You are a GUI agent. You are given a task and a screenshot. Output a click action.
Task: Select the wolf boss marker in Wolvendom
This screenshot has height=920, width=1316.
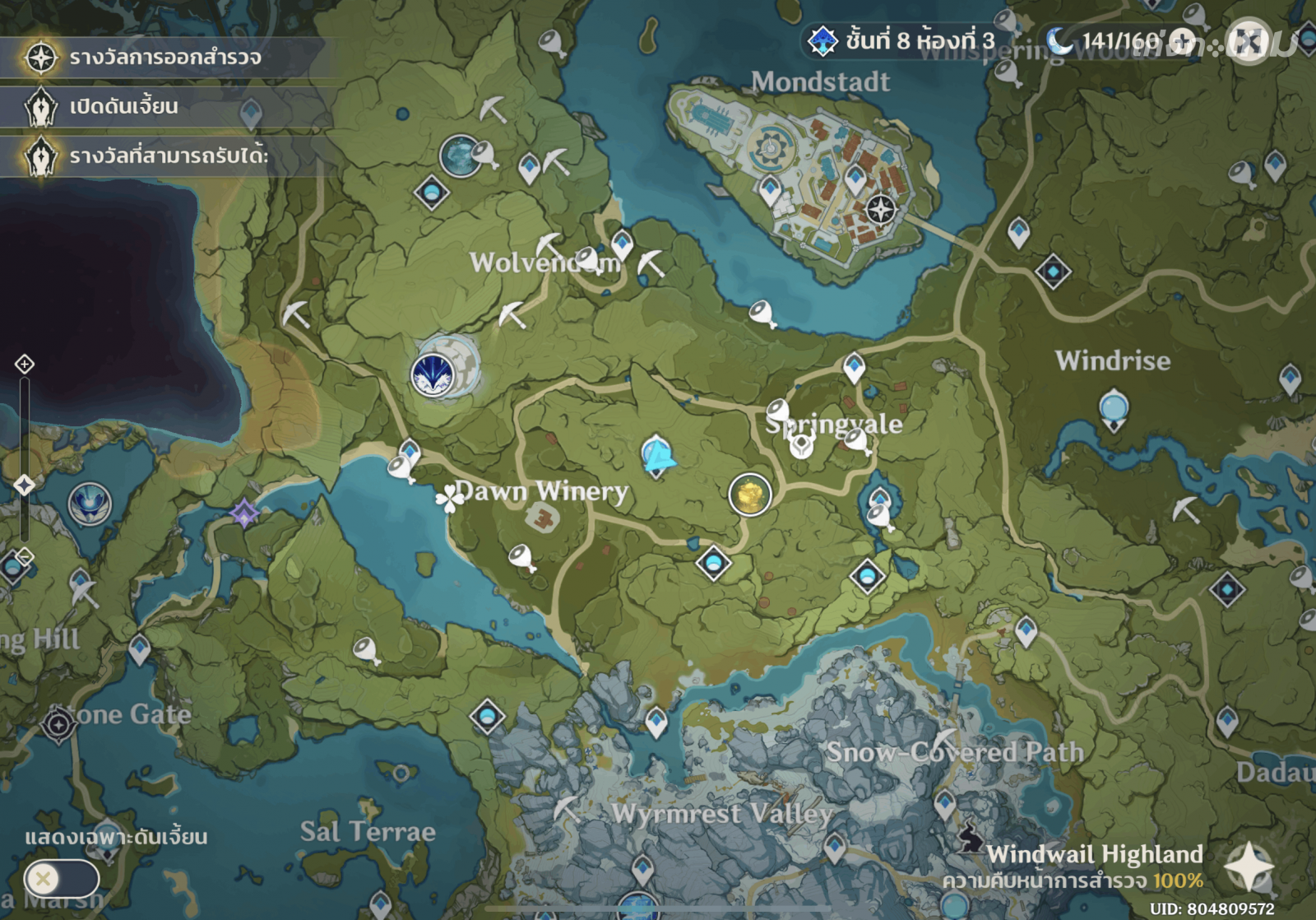pyautogui.click(x=433, y=375)
